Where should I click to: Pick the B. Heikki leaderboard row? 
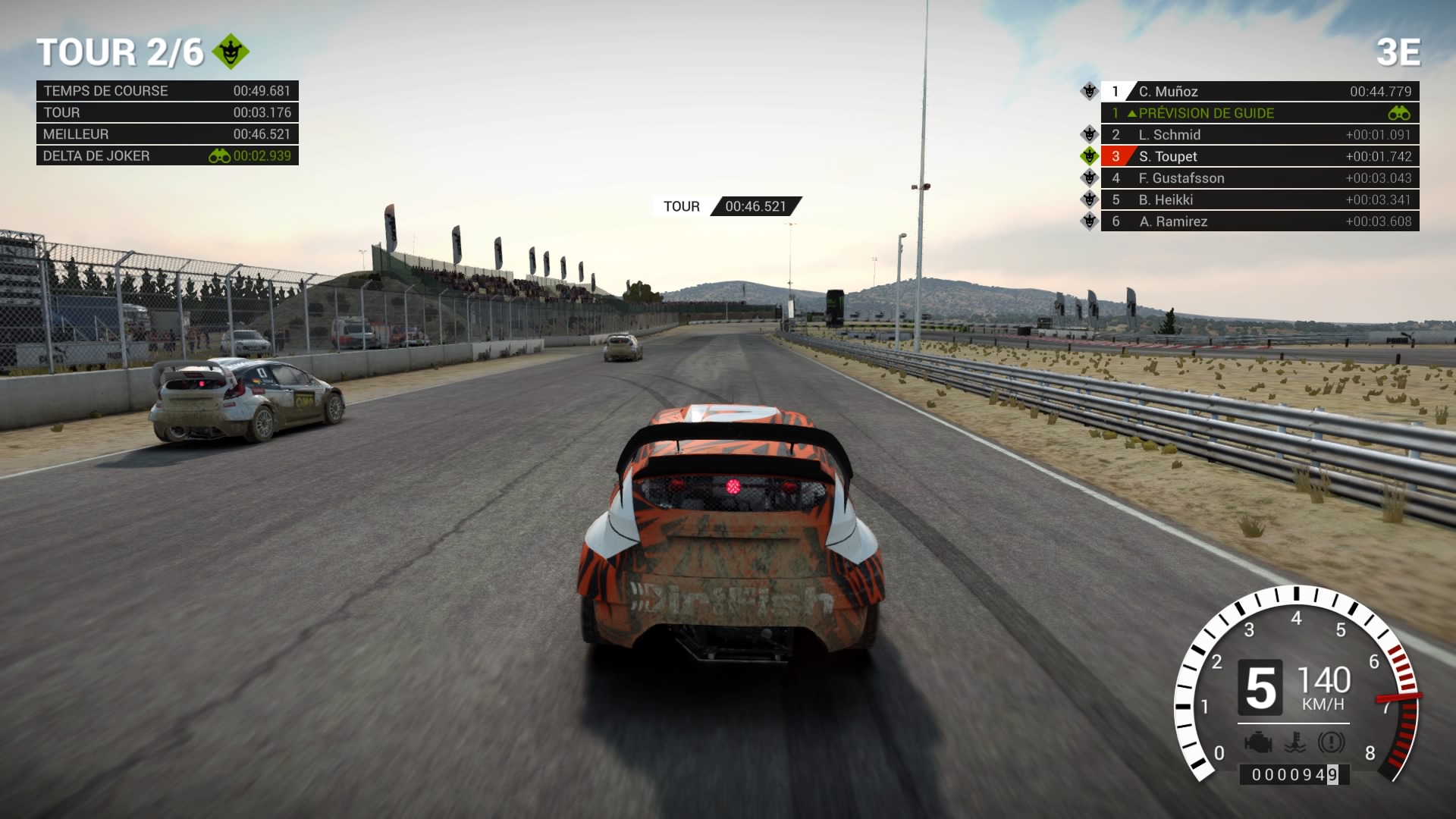click(1259, 200)
